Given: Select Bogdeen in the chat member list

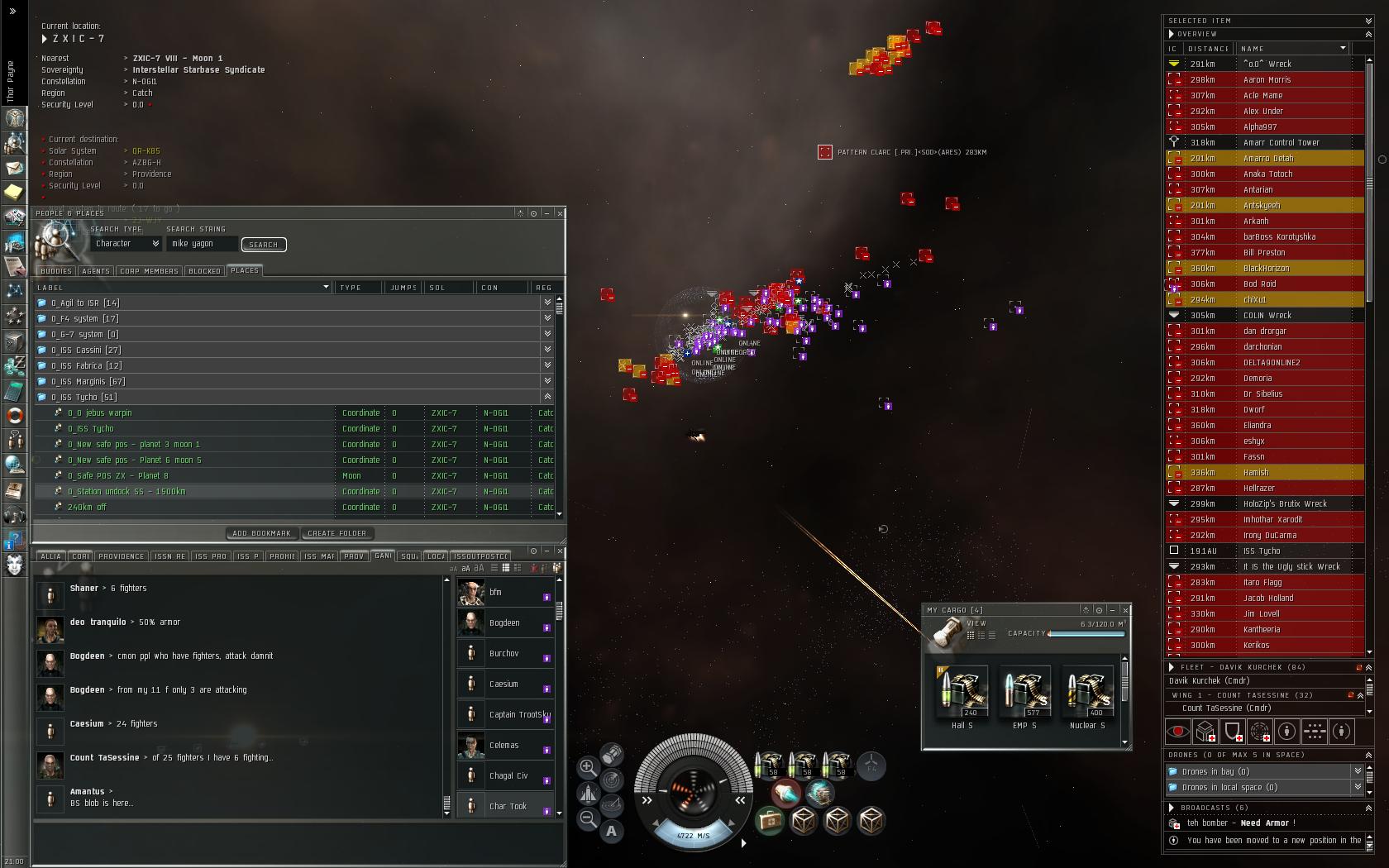Looking at the screenshot, I should pyautogui.click(x=504, y=623).
